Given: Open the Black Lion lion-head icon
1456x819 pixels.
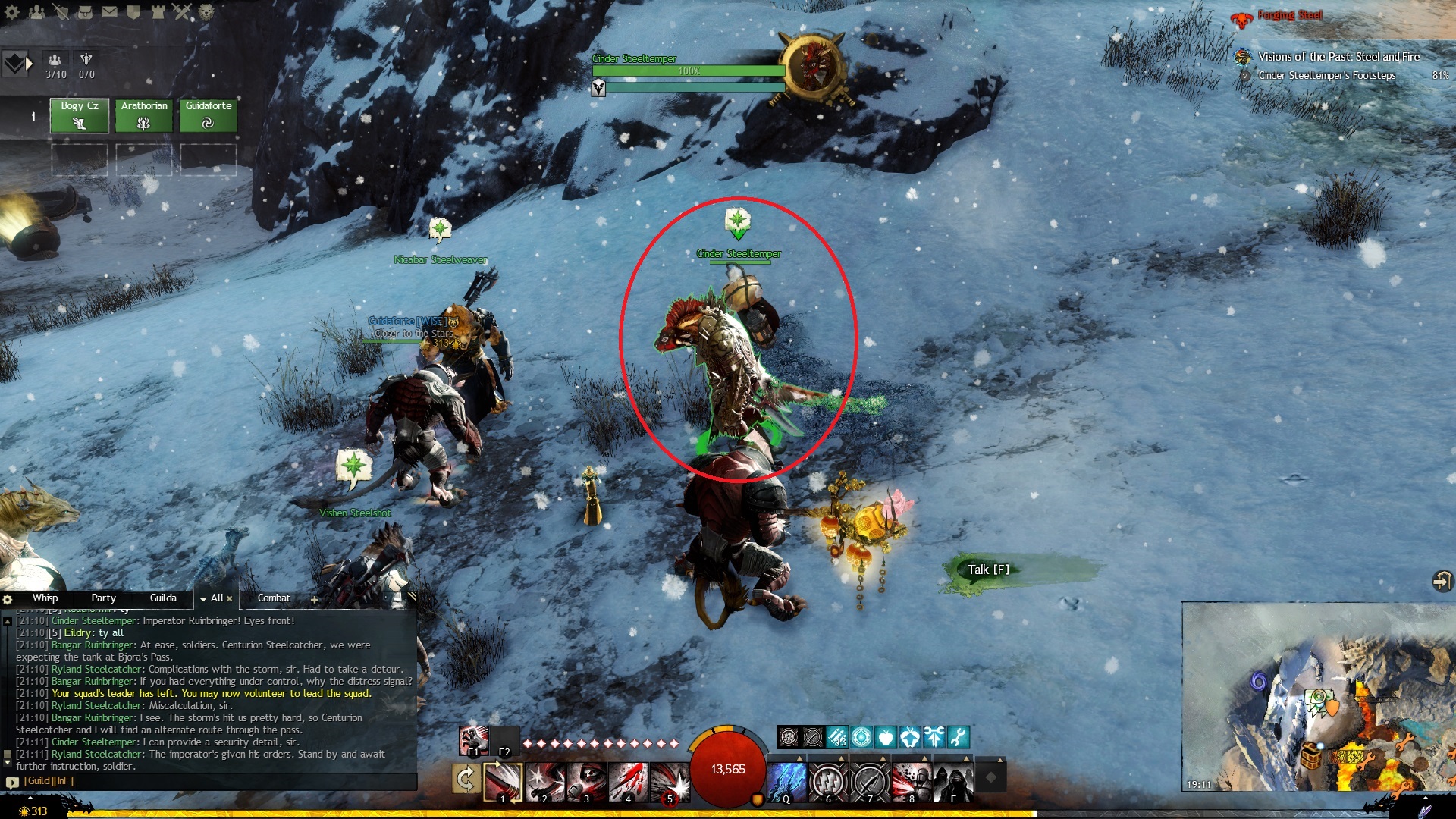Looking at the screenshot, I should pyautogui.click(x=206, y=11).
